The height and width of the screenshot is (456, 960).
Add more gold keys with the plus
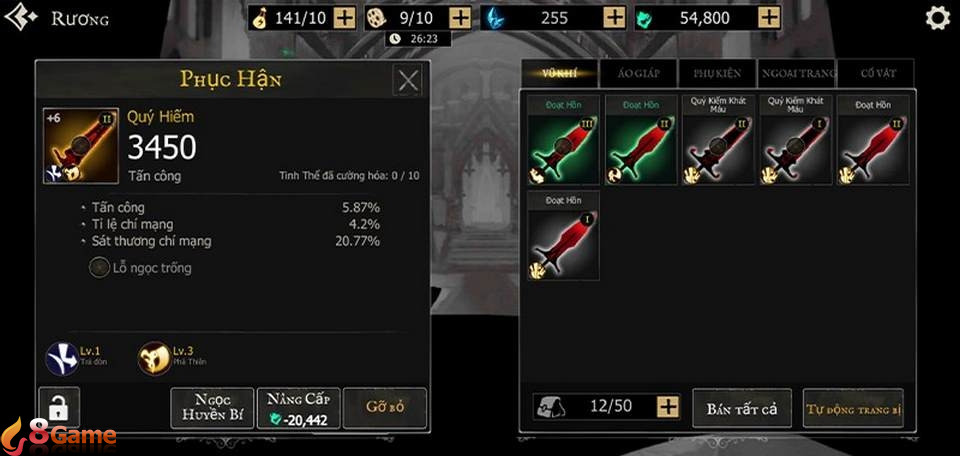pos(344,18)
